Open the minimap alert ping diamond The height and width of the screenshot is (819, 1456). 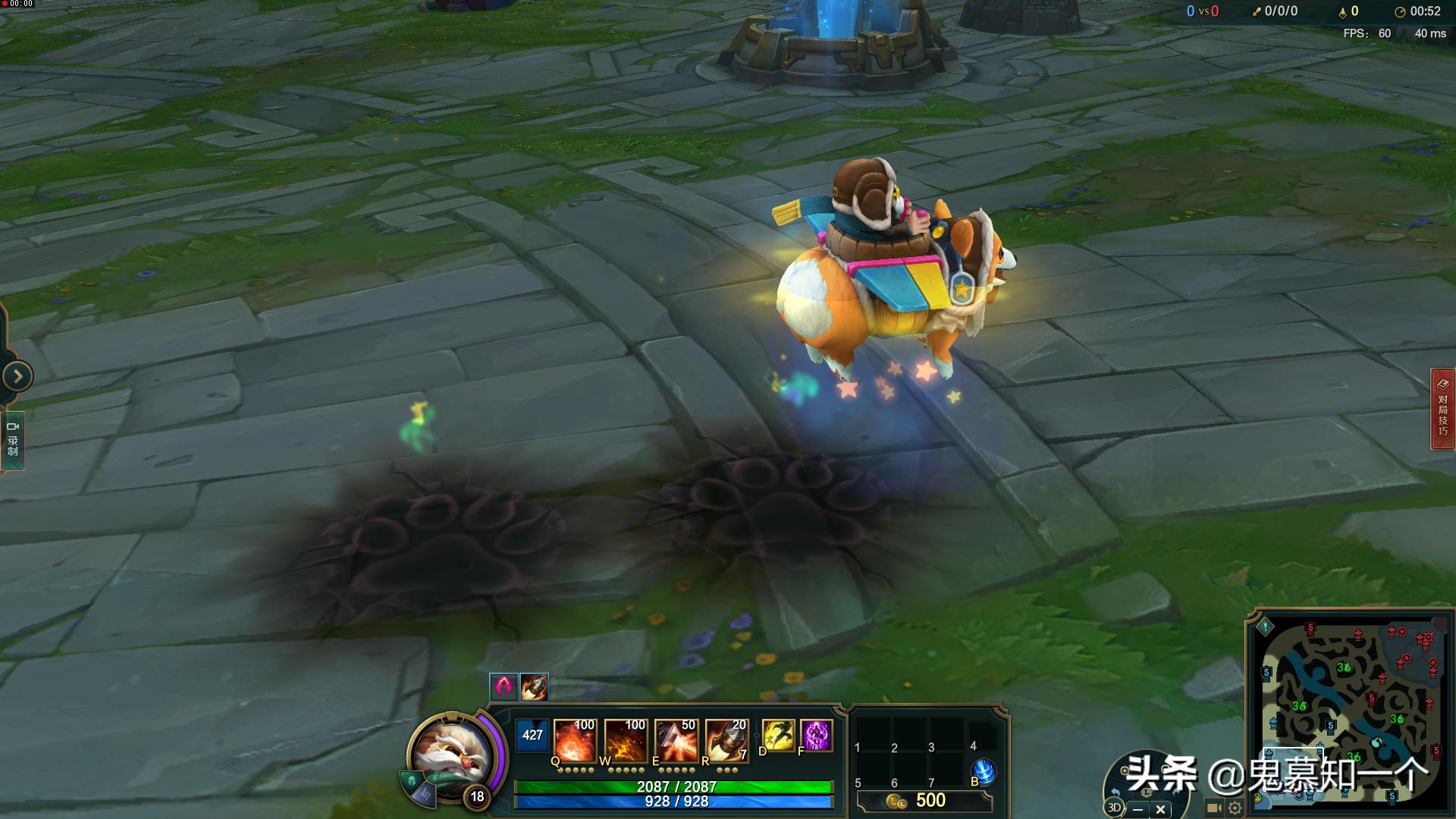click(x=1265, y=627)
